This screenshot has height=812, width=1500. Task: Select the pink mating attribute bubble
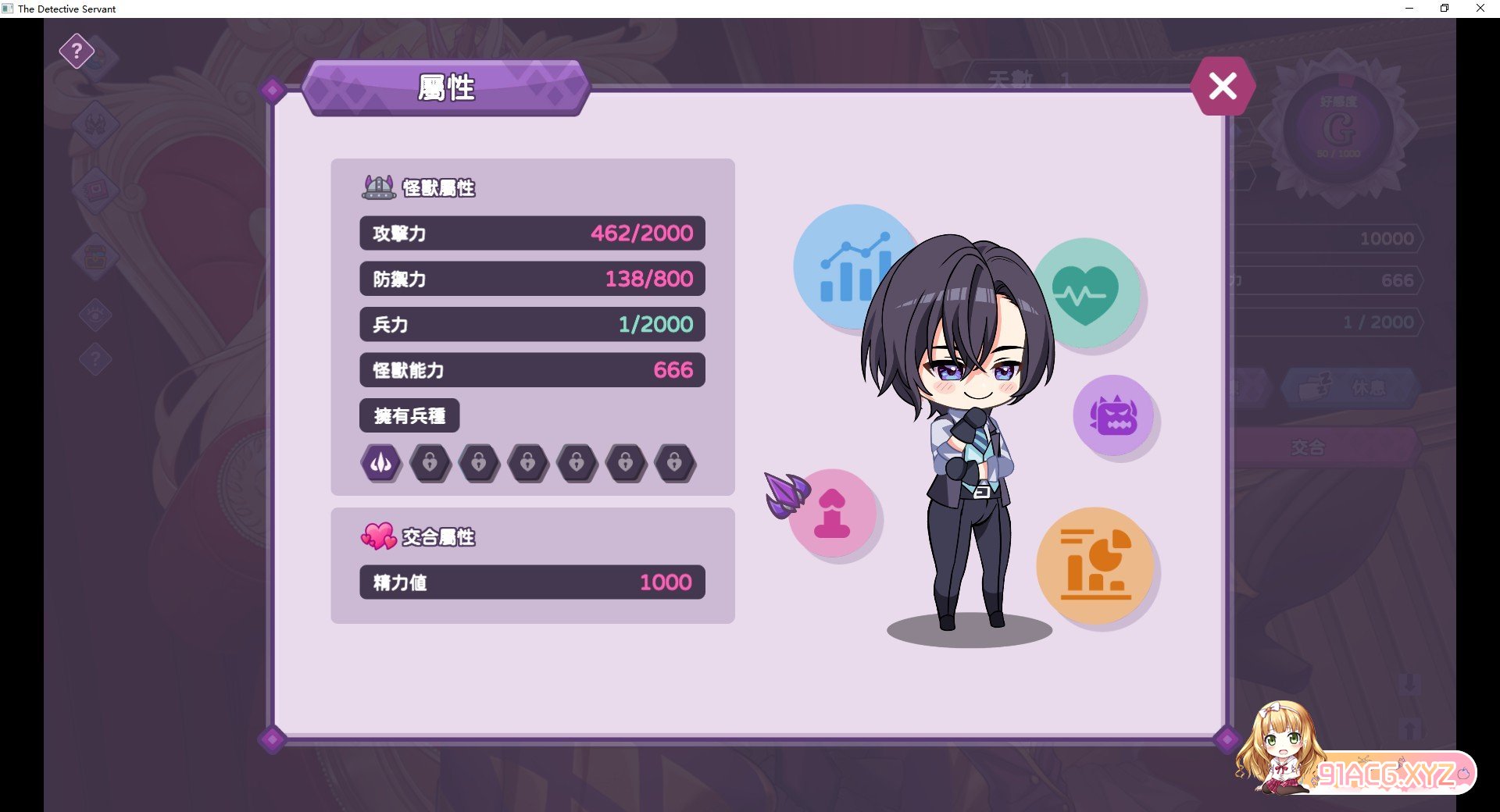click(x=832, y=514)
